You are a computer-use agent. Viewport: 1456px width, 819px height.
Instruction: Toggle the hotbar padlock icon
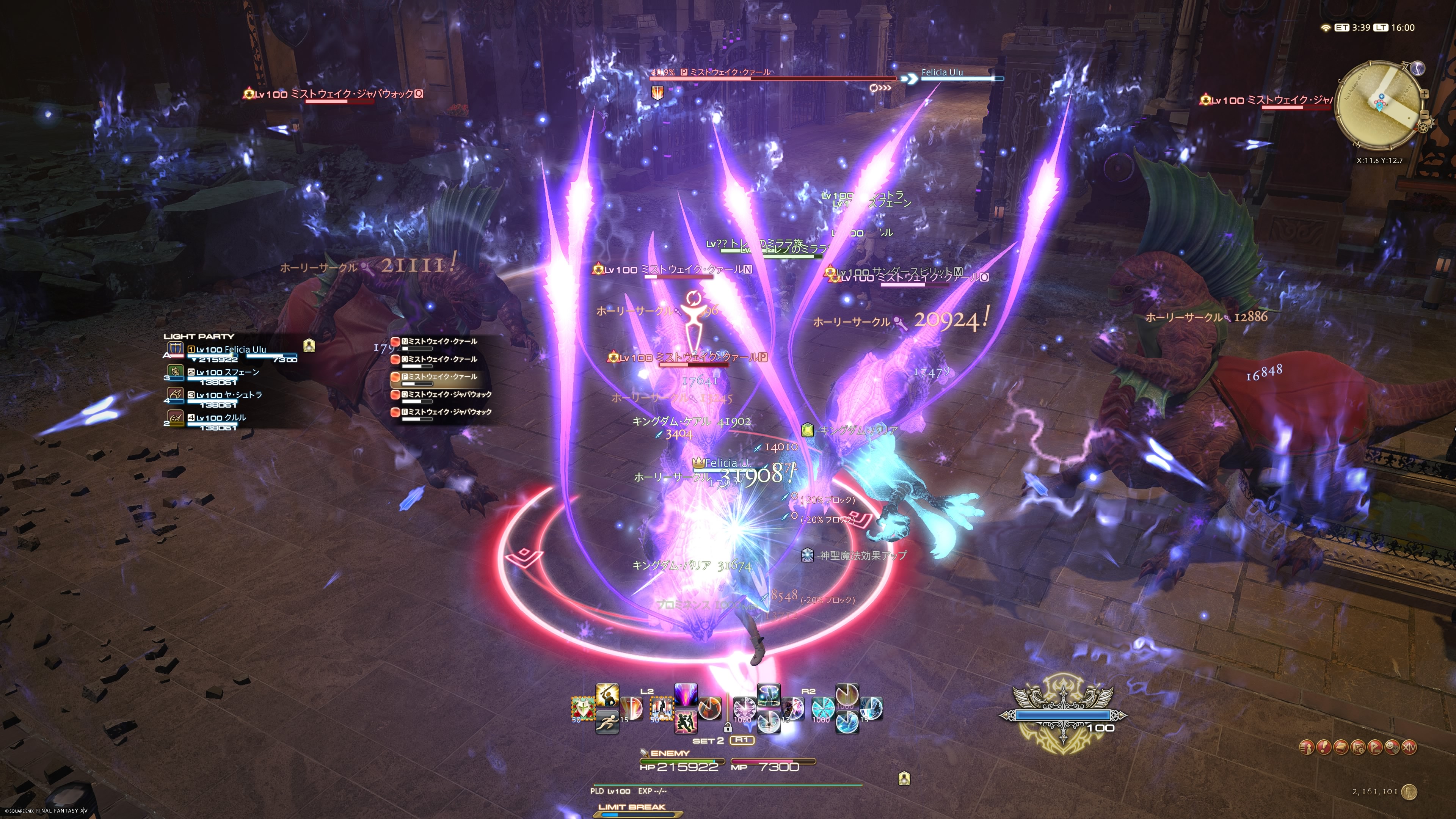click(x=728, y=728)
